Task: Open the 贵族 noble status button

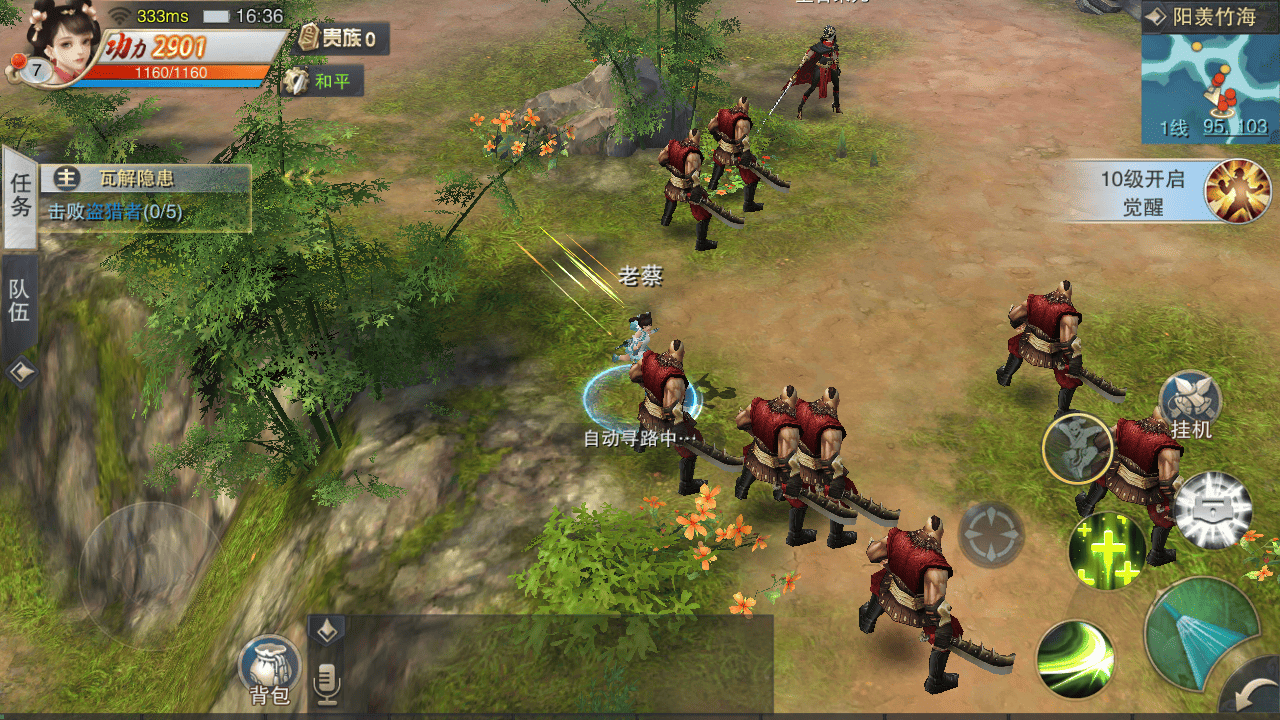Action: click(x=342, y=39)
